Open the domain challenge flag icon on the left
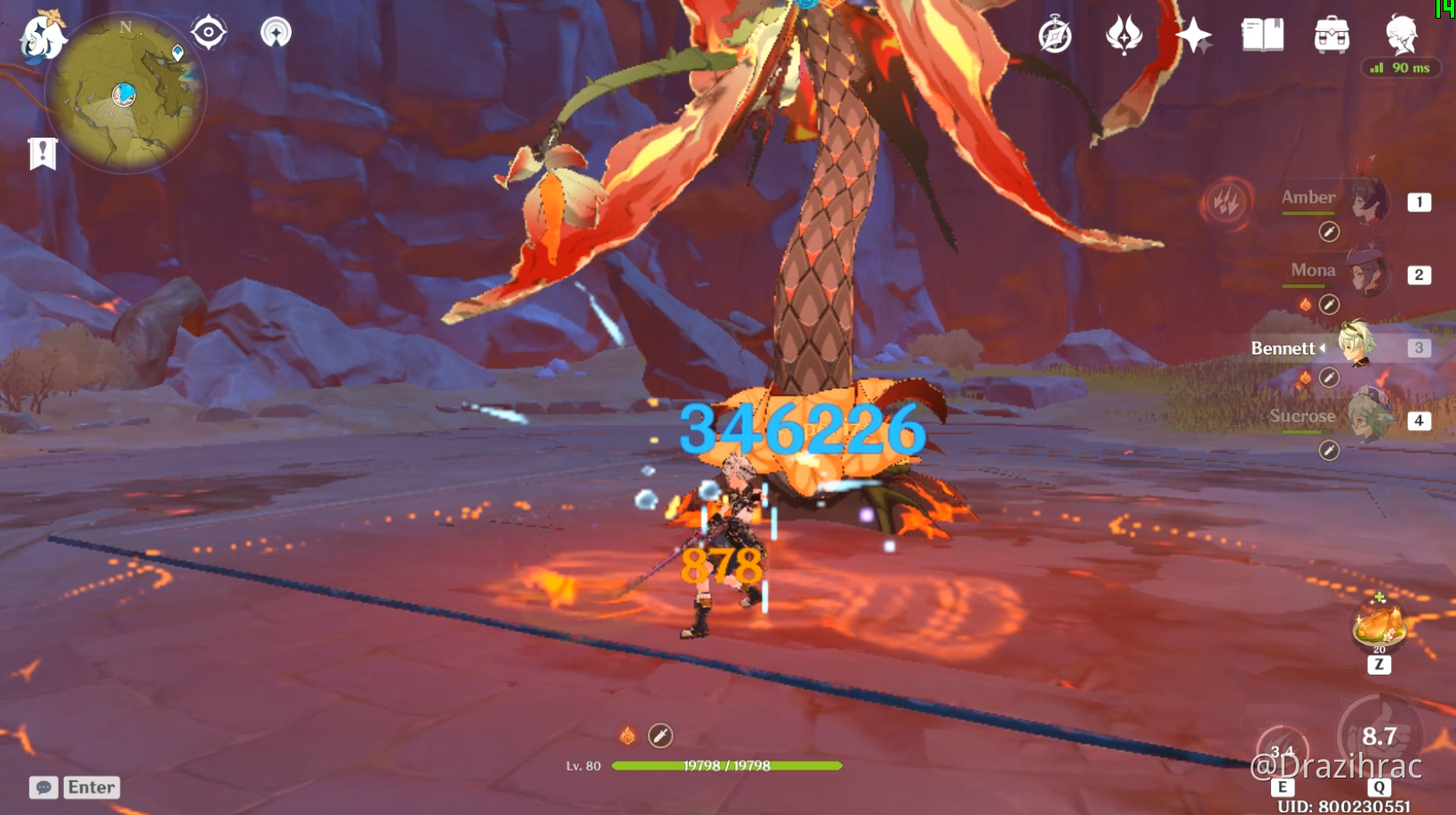Image resolution: width=1456 pixels, height=815 pixels. tap(42, 152)
